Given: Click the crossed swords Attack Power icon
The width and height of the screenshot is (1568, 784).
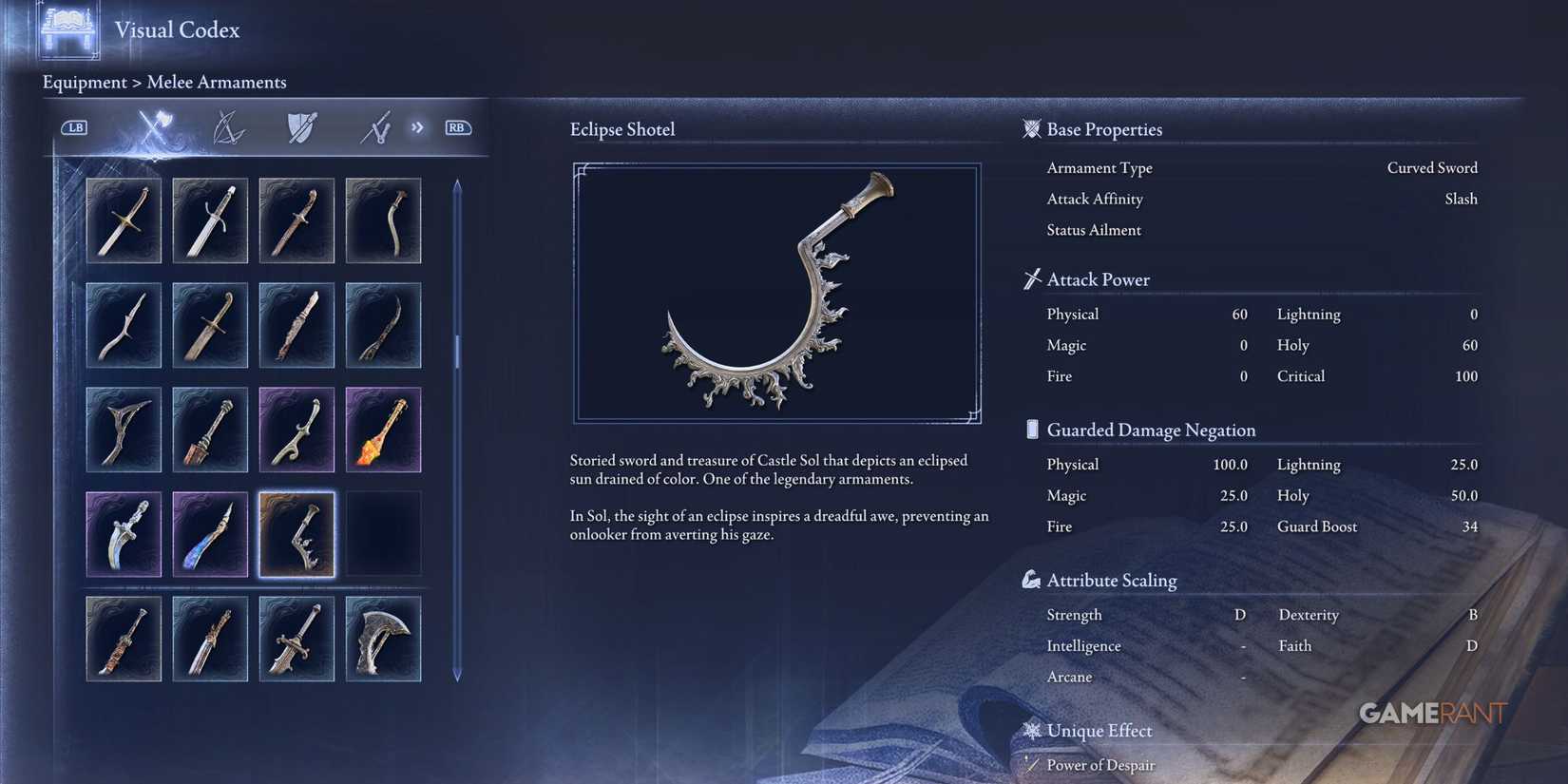Looking at the screenshot, I should [1031, 278].
